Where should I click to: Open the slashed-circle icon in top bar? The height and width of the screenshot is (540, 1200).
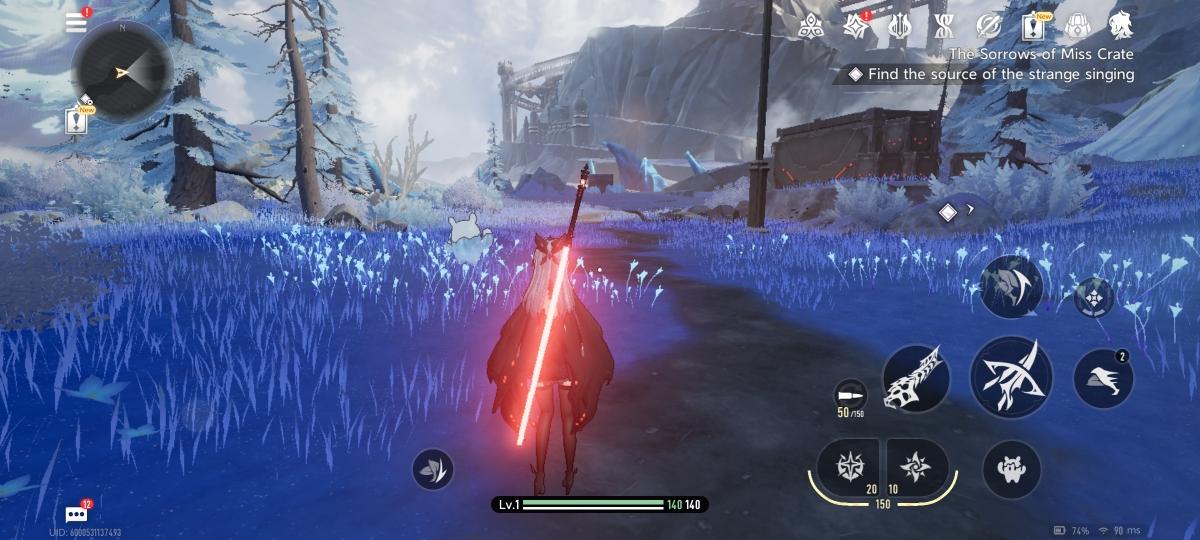click(x=989, y=27)
